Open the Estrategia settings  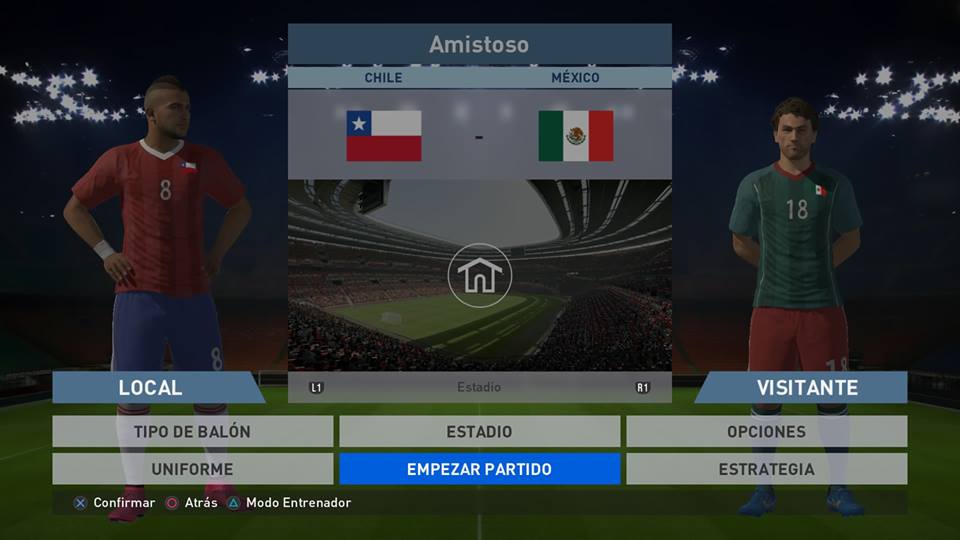point(766,469)
